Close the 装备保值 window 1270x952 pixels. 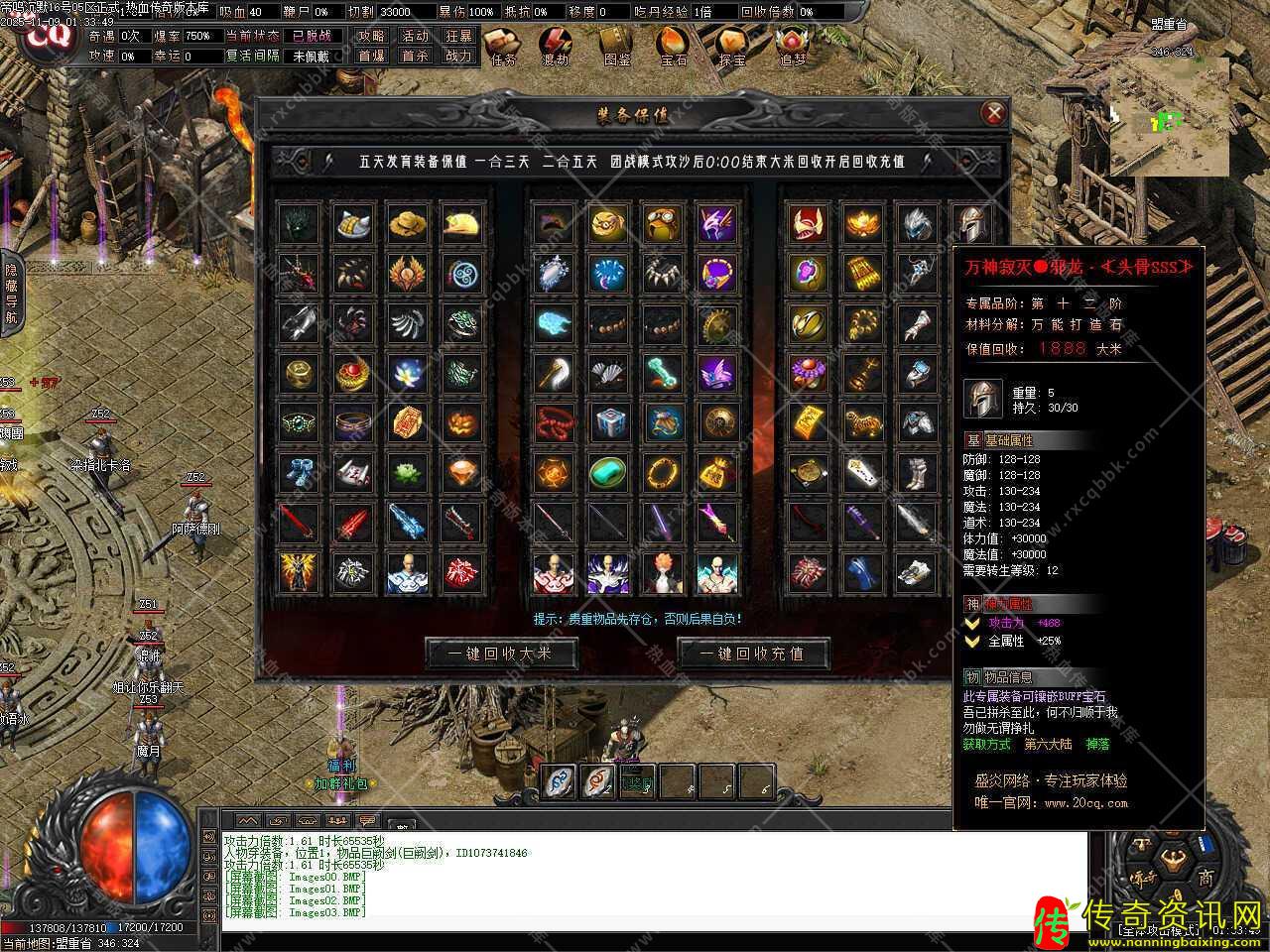[993, 113]
